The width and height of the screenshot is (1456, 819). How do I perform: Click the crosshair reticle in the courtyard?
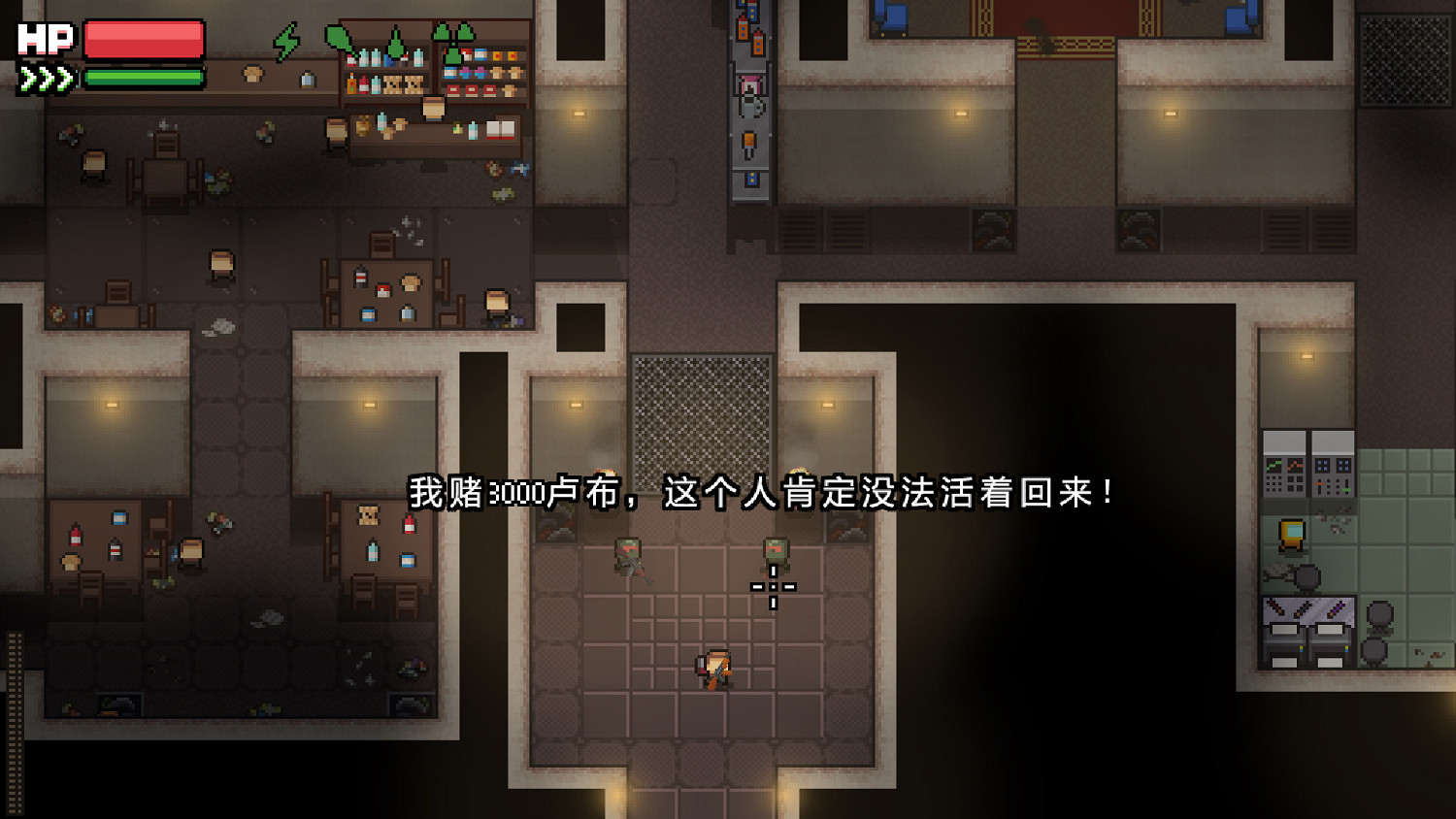click(x=774, y=587)
